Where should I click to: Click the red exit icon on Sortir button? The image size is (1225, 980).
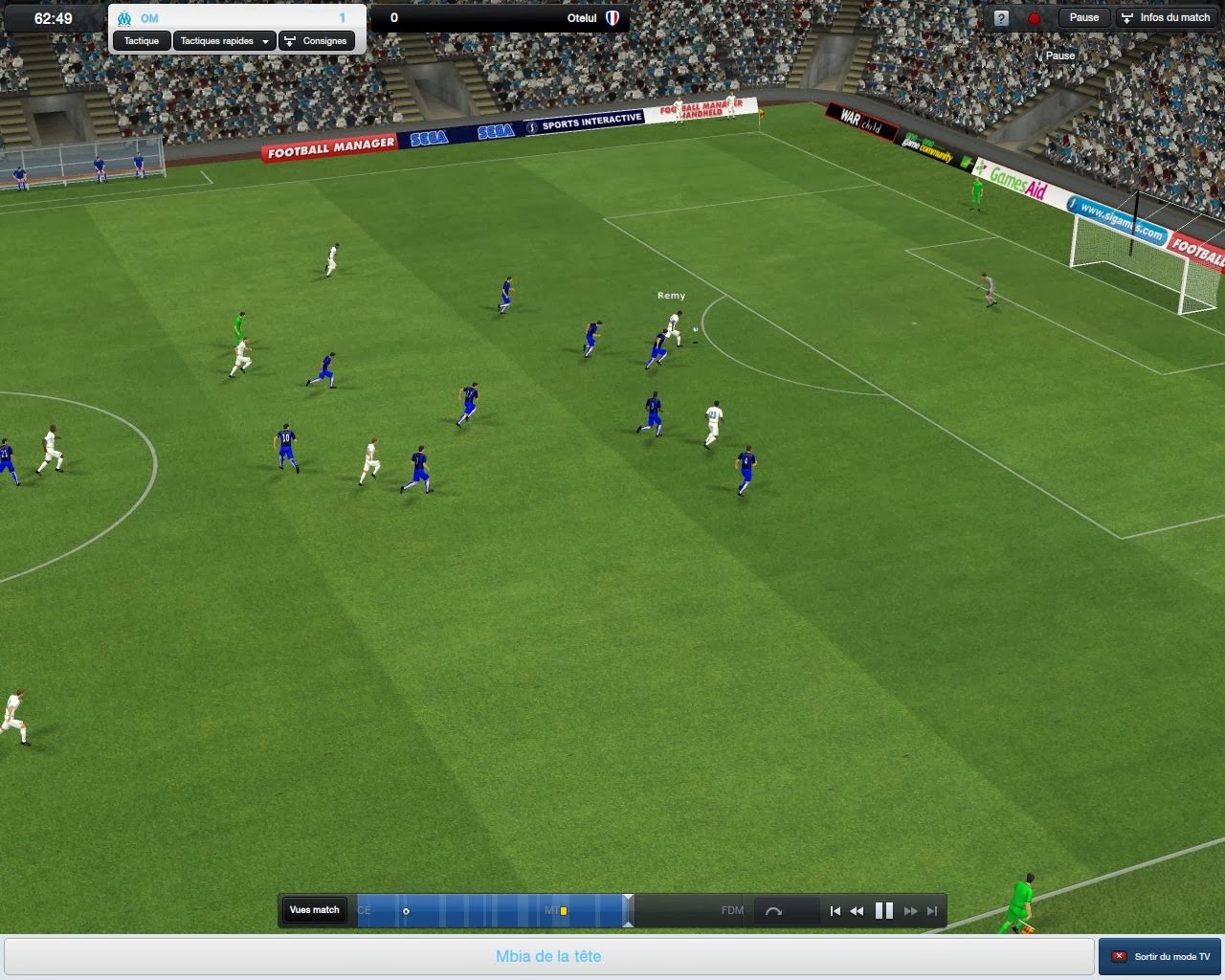[1119, 956]
